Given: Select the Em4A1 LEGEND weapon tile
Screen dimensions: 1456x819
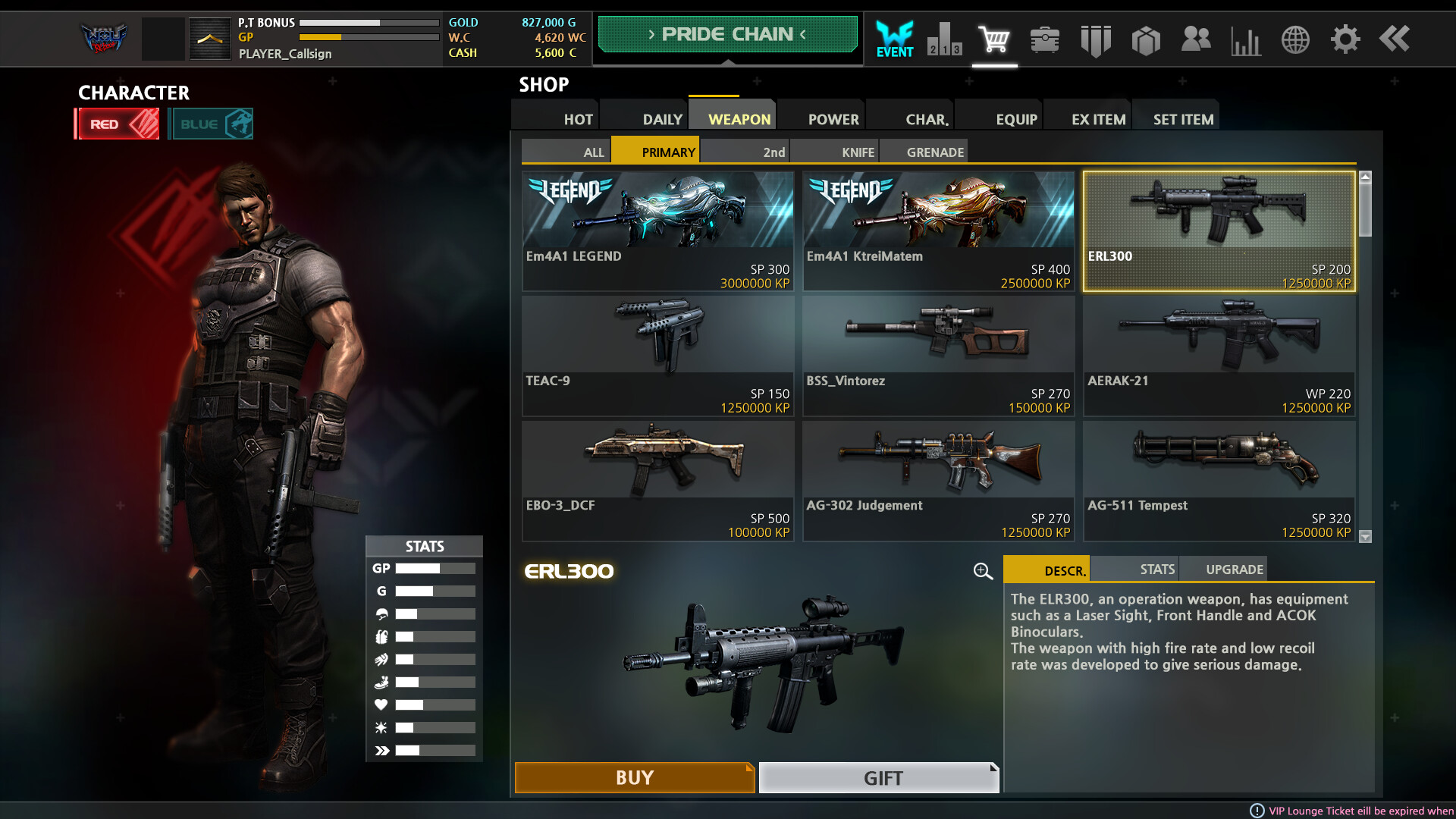Looking at the screenshot, I should click(657, 231).
